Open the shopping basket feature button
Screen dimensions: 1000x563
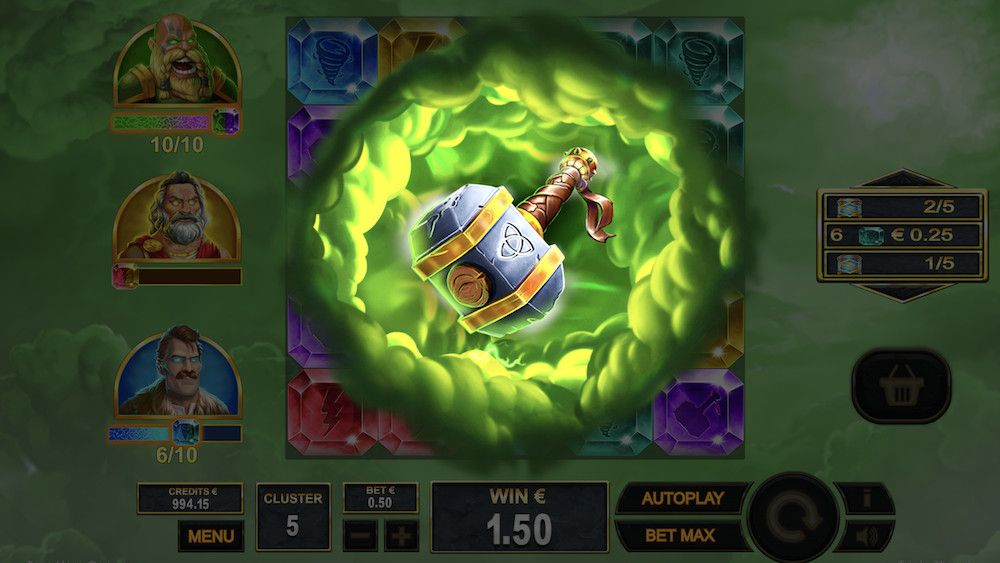click(901, 386)
